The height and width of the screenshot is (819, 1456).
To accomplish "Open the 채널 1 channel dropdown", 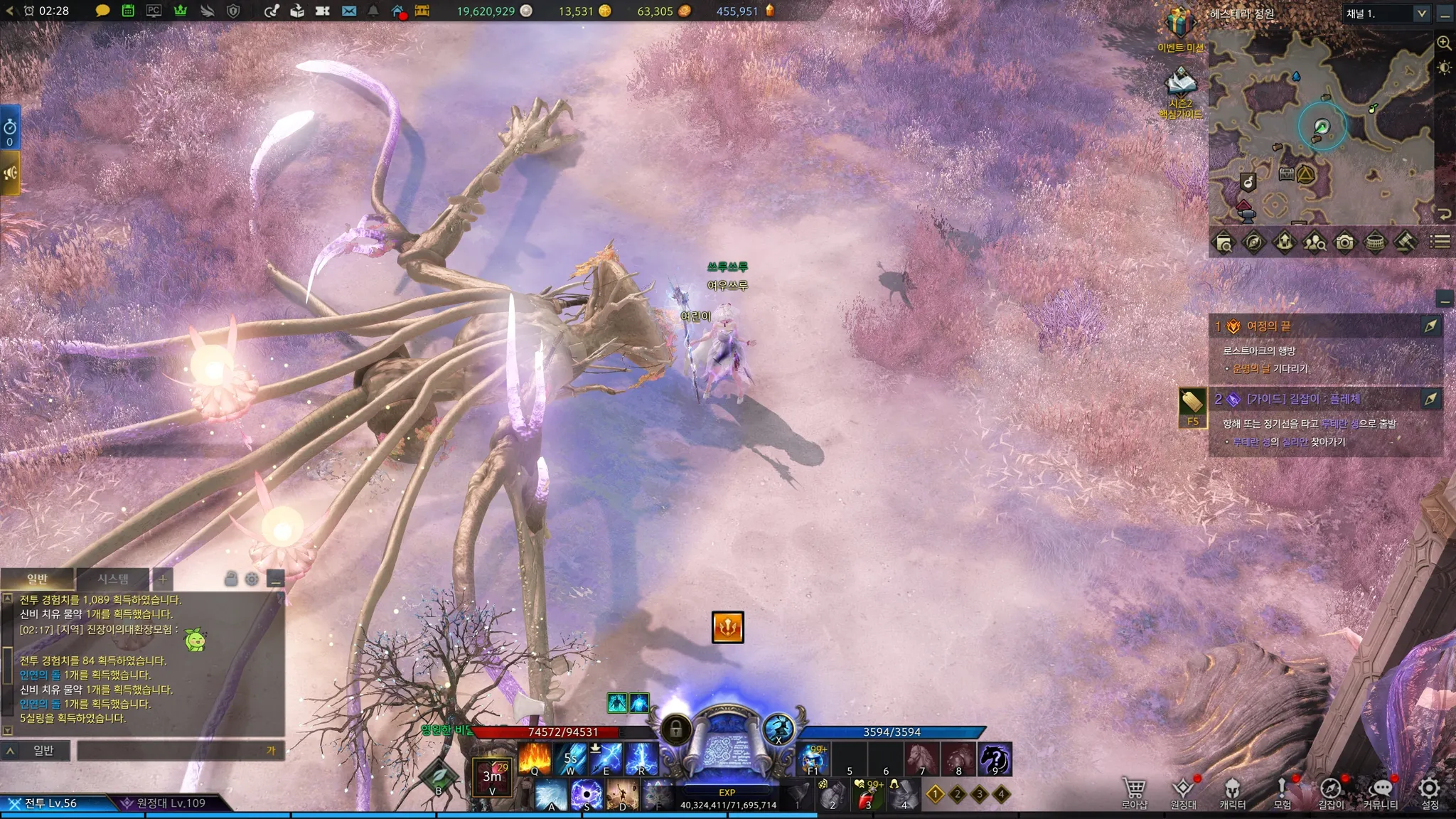I will 1386,13.
